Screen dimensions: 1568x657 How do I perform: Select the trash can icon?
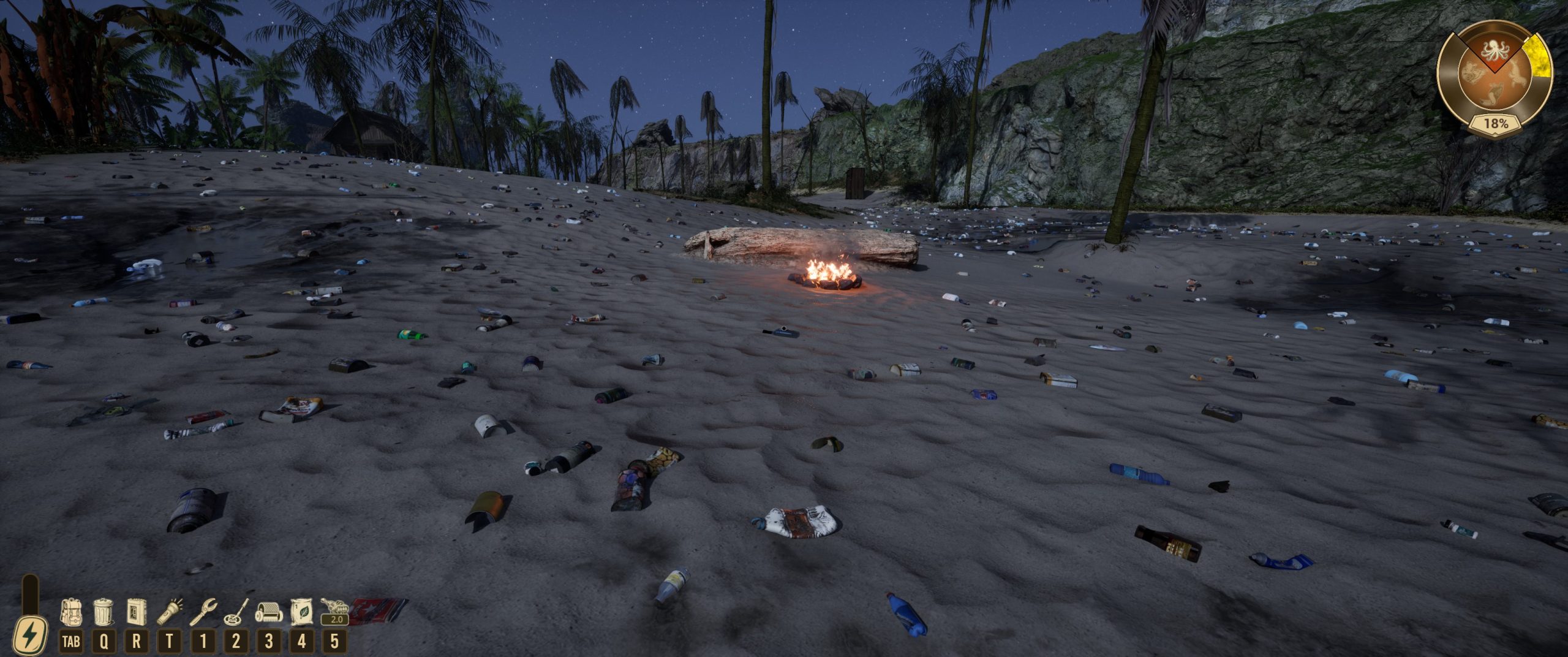(104, 612)
